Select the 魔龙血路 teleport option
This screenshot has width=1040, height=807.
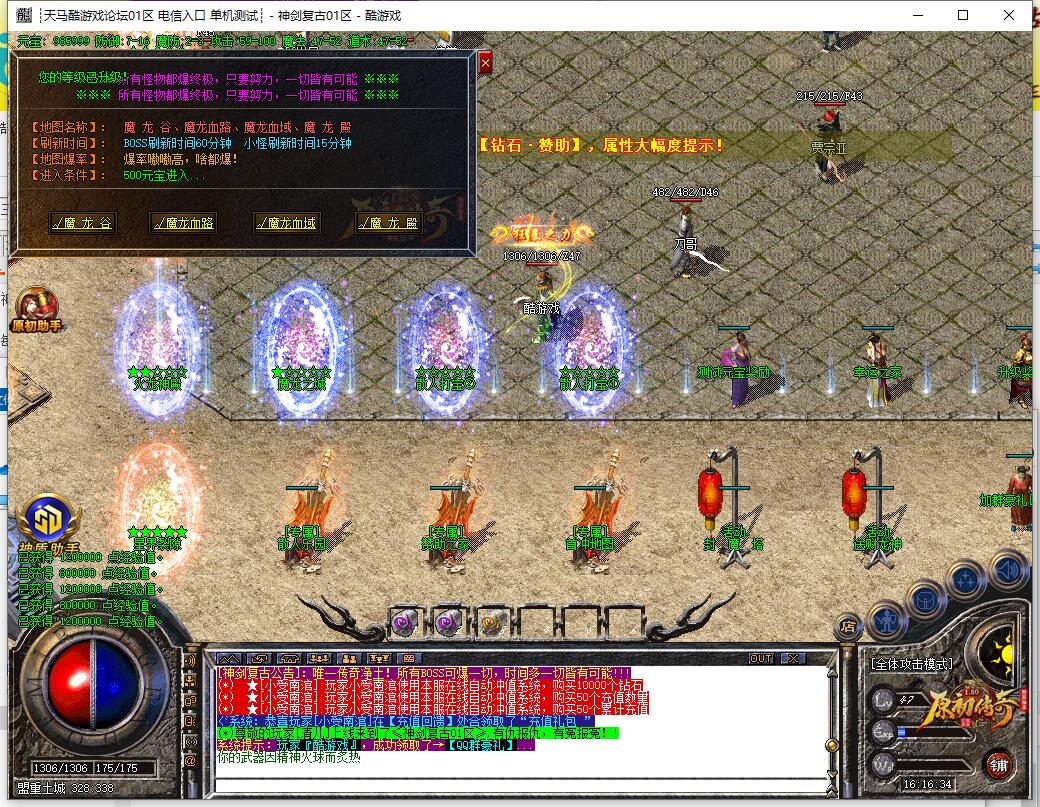click(x=183, y=223)
